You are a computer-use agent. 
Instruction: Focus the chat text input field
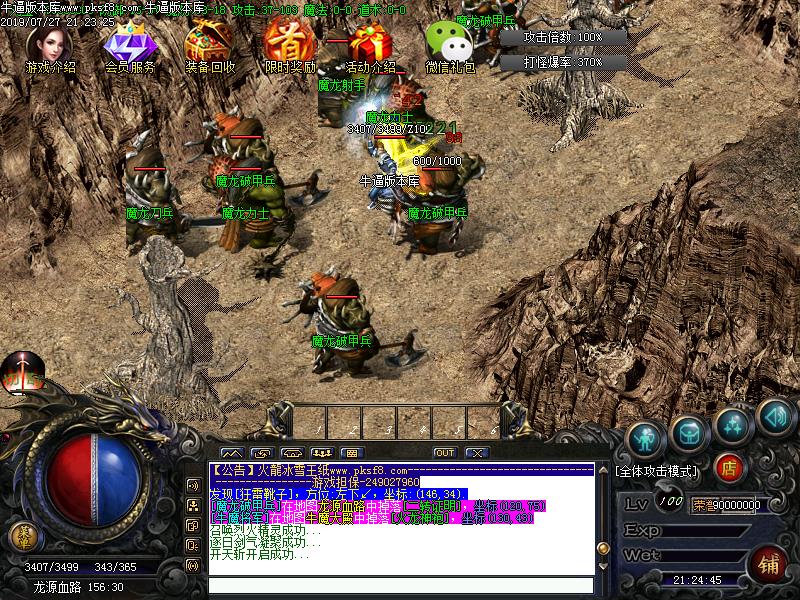point(400,585)
